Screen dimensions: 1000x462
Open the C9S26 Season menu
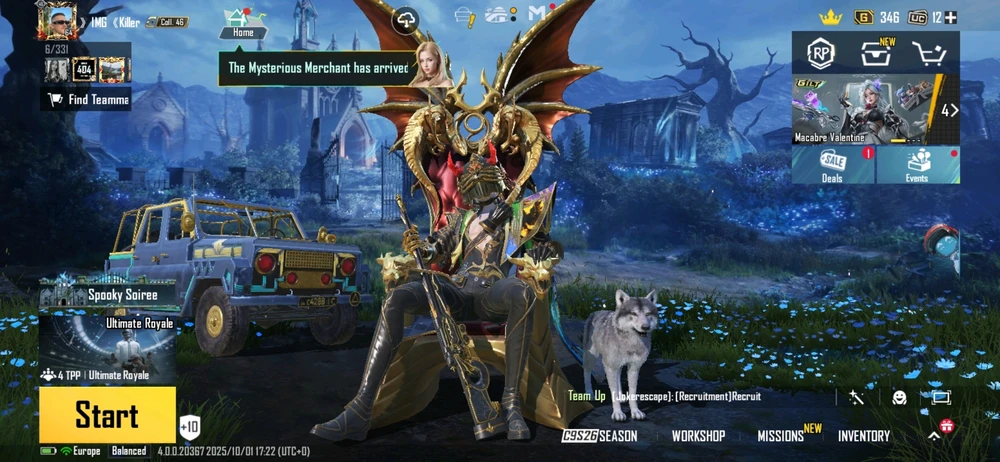(x=599, y=436)
